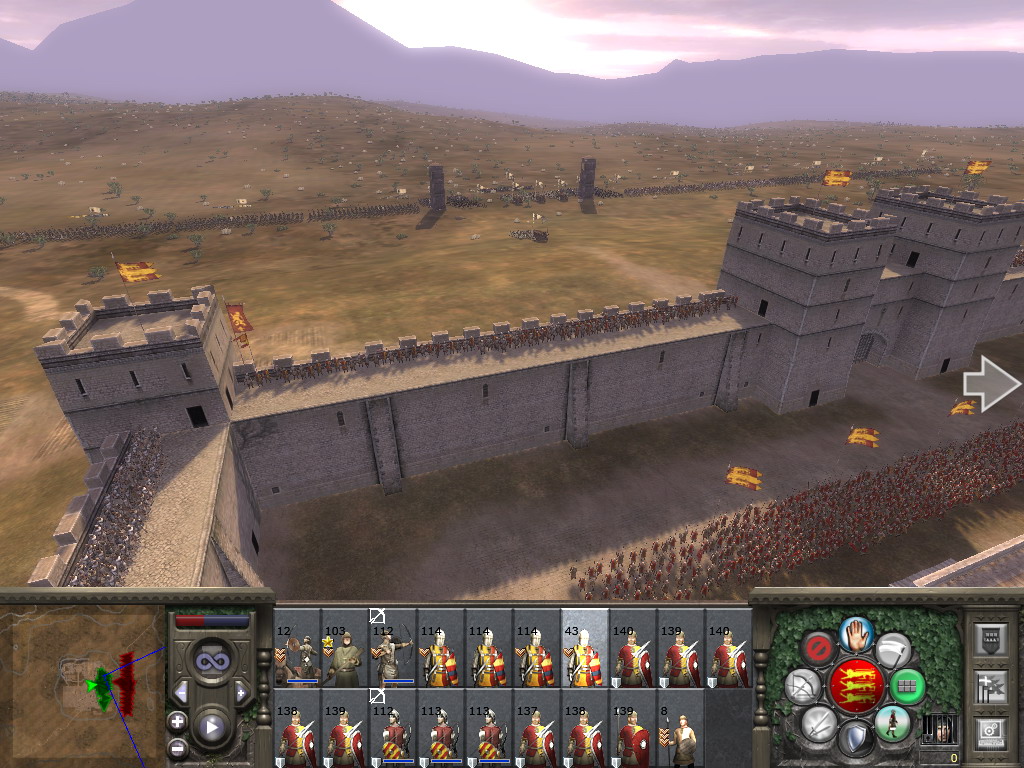Viewport: 1024px width, 768px height.
Task: Pick the unit card showing 137 men
Action: coord(537,728)
